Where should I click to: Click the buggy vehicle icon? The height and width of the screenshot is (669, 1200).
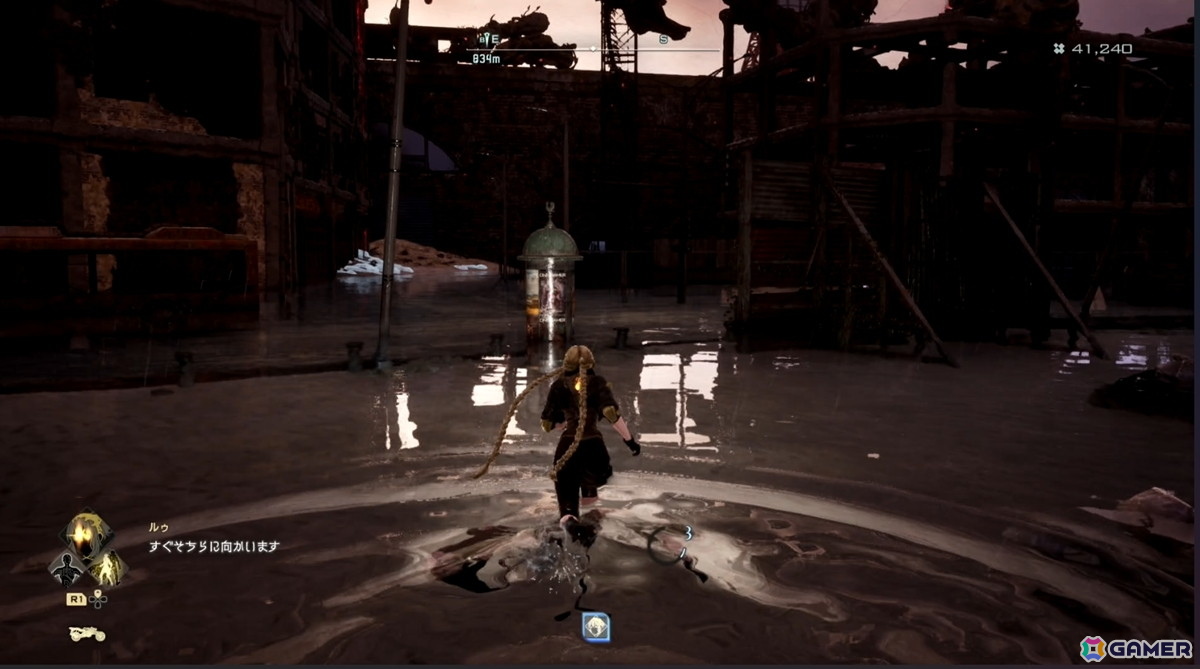pos(87,634)
